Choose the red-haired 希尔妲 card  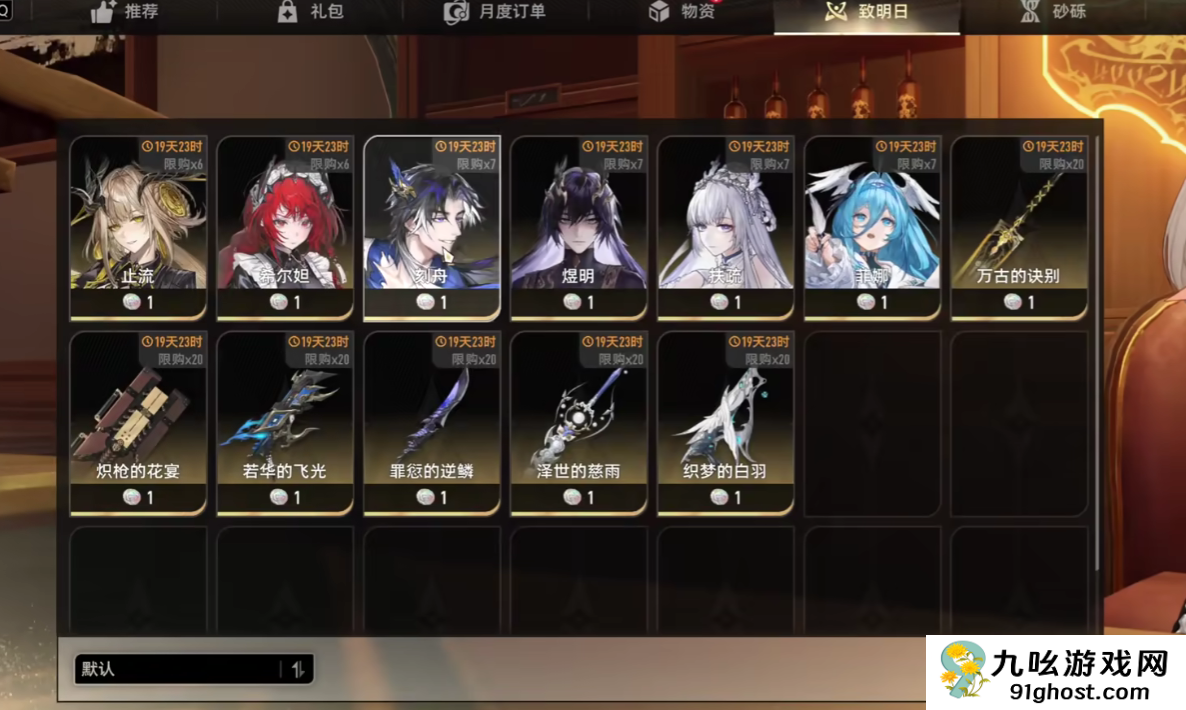(x=285, y=227)
